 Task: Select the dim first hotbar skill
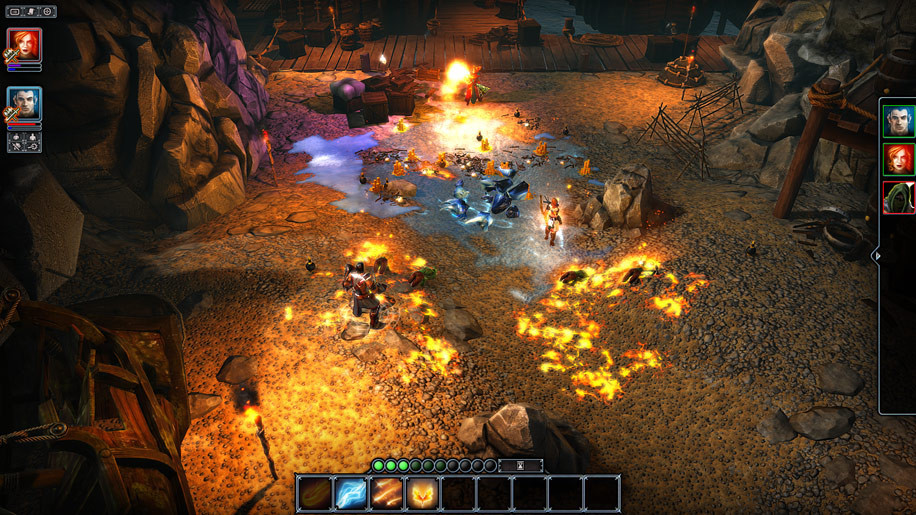(x=314, y=493)
